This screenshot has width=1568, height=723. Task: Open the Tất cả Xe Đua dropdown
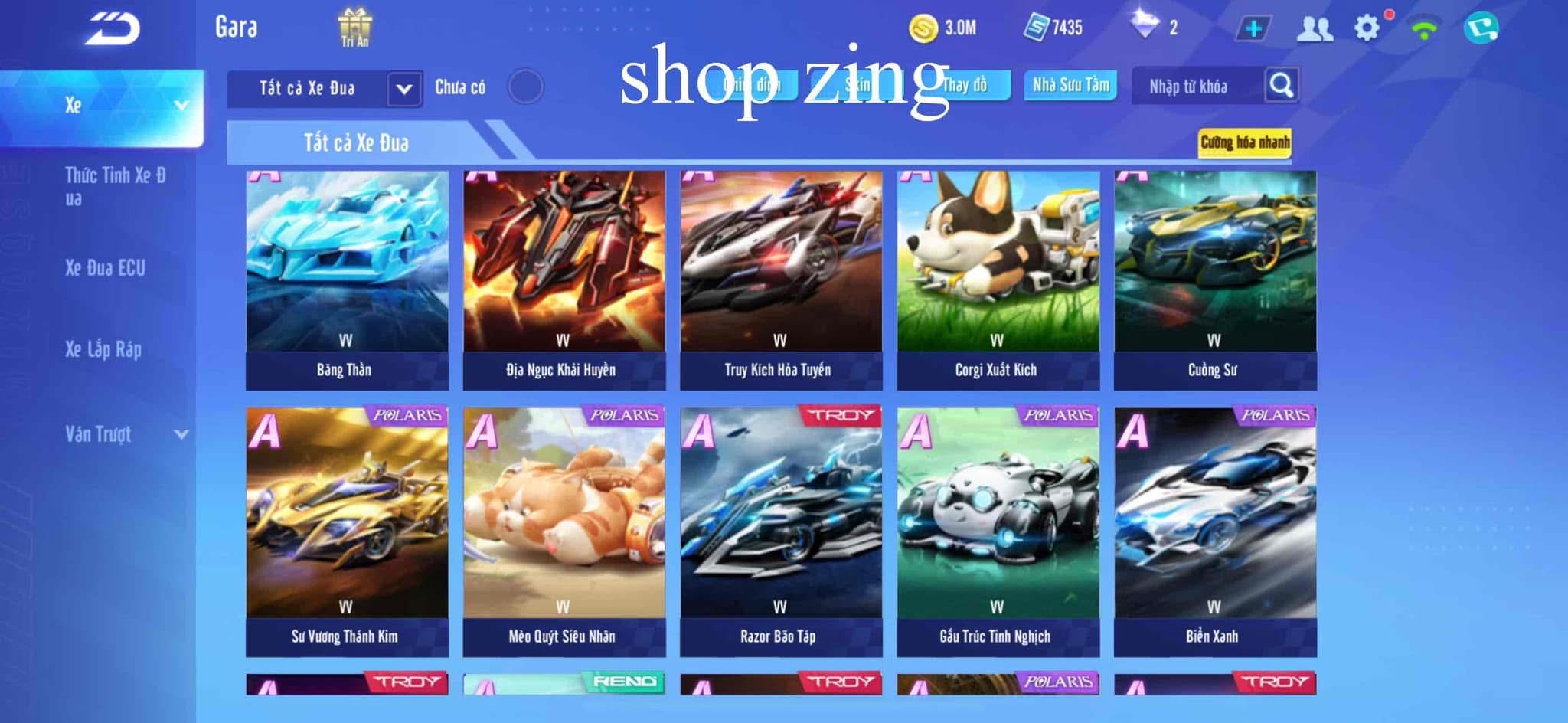point(325,87)
